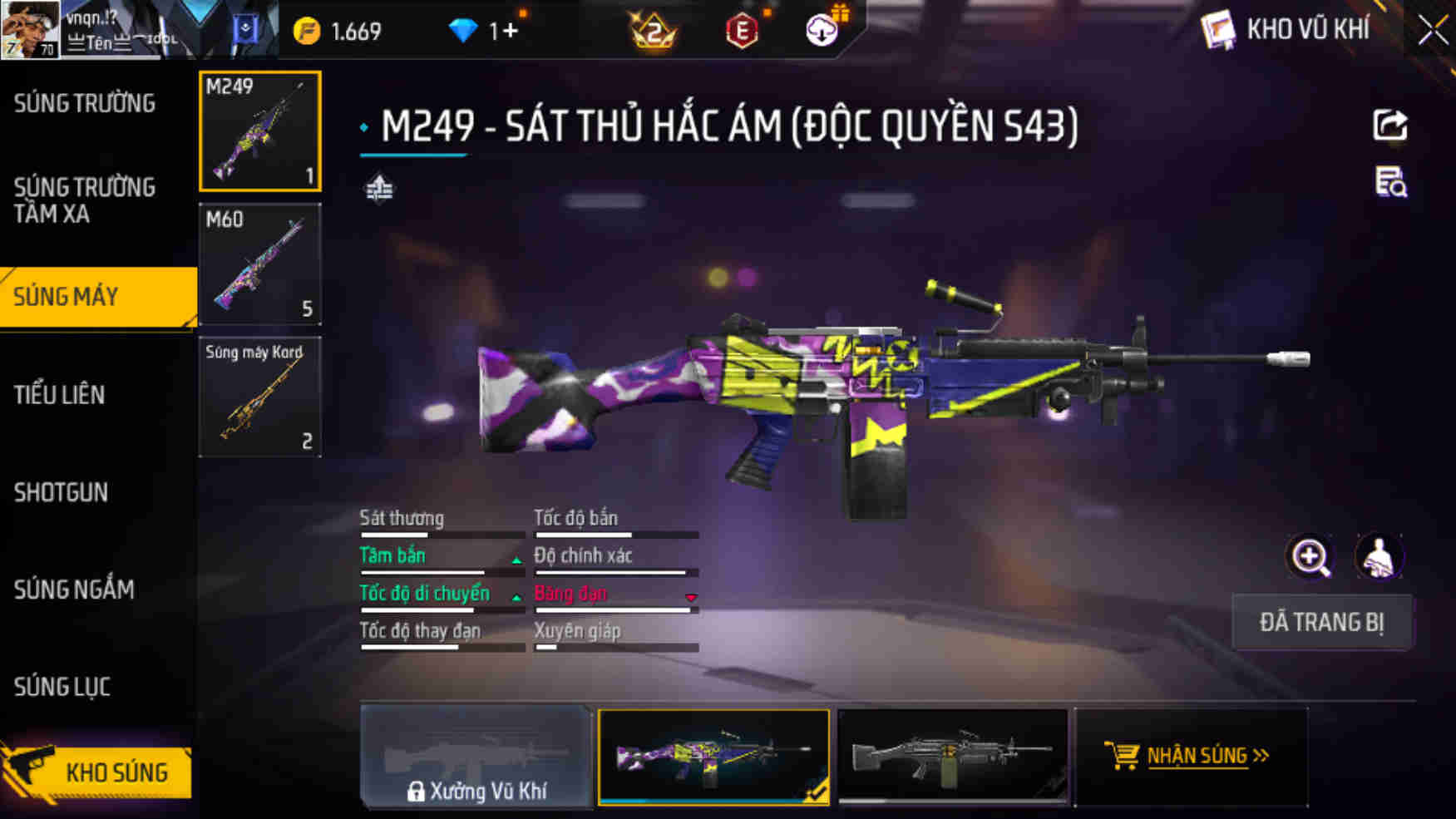Click the ĐÃ TRANG BỊ button

1321,622
